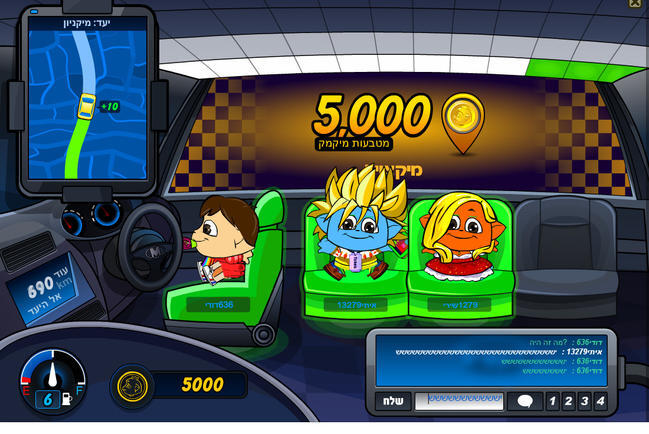Image resolution: width=649 pixels, height=434 pixels.
Task: Click the gold coin icon beside 5000
Action: click(x=133, y=386)
